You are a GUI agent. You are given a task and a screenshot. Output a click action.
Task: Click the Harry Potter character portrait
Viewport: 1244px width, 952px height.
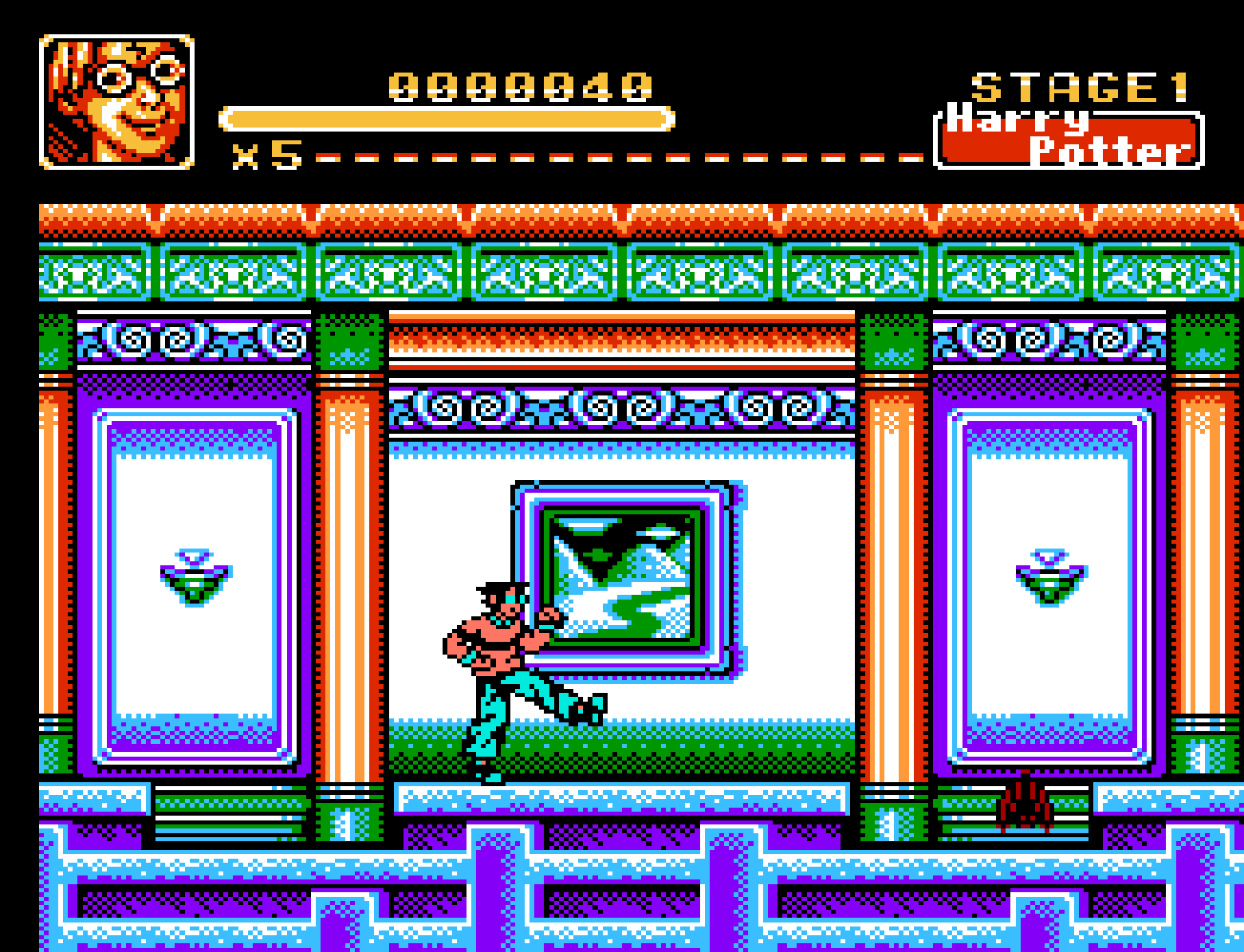point(114,101)
